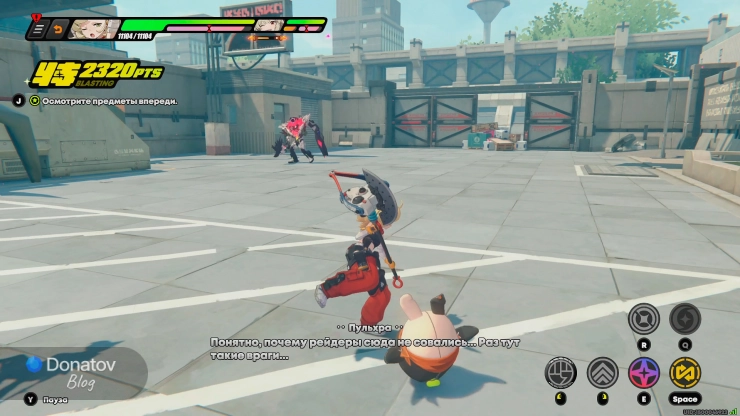
Task: Click the orange return arrow icon
Action: (58, 28)
